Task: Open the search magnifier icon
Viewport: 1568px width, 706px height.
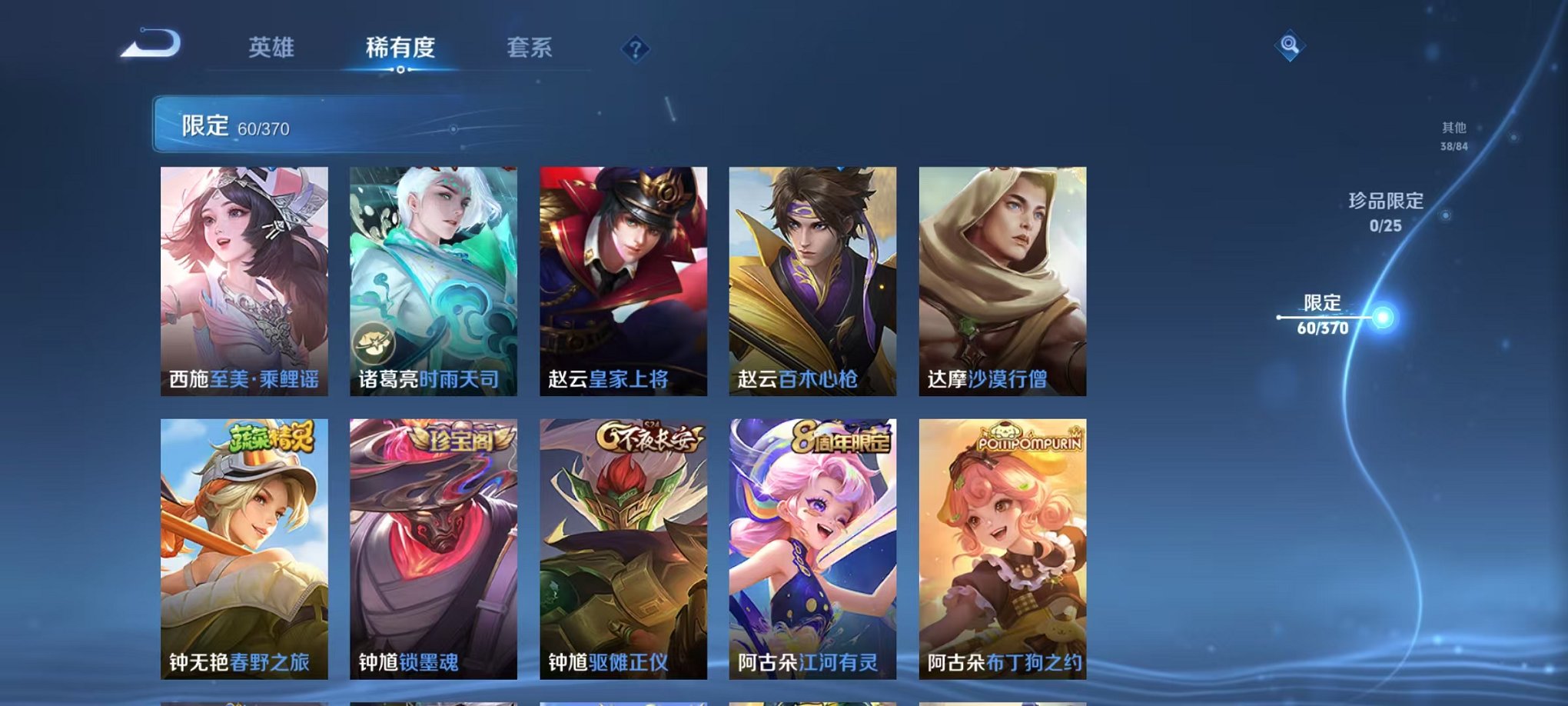Action: [x=1289, y=46]
